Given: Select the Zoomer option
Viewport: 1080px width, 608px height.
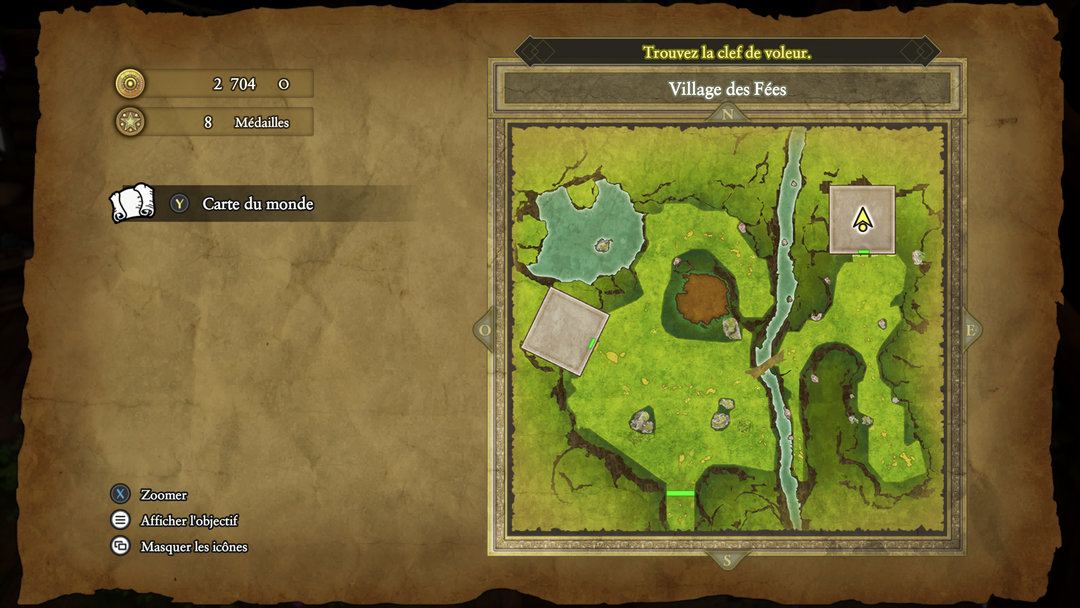Looking at the screenshot, I should (x=163, y=495).
